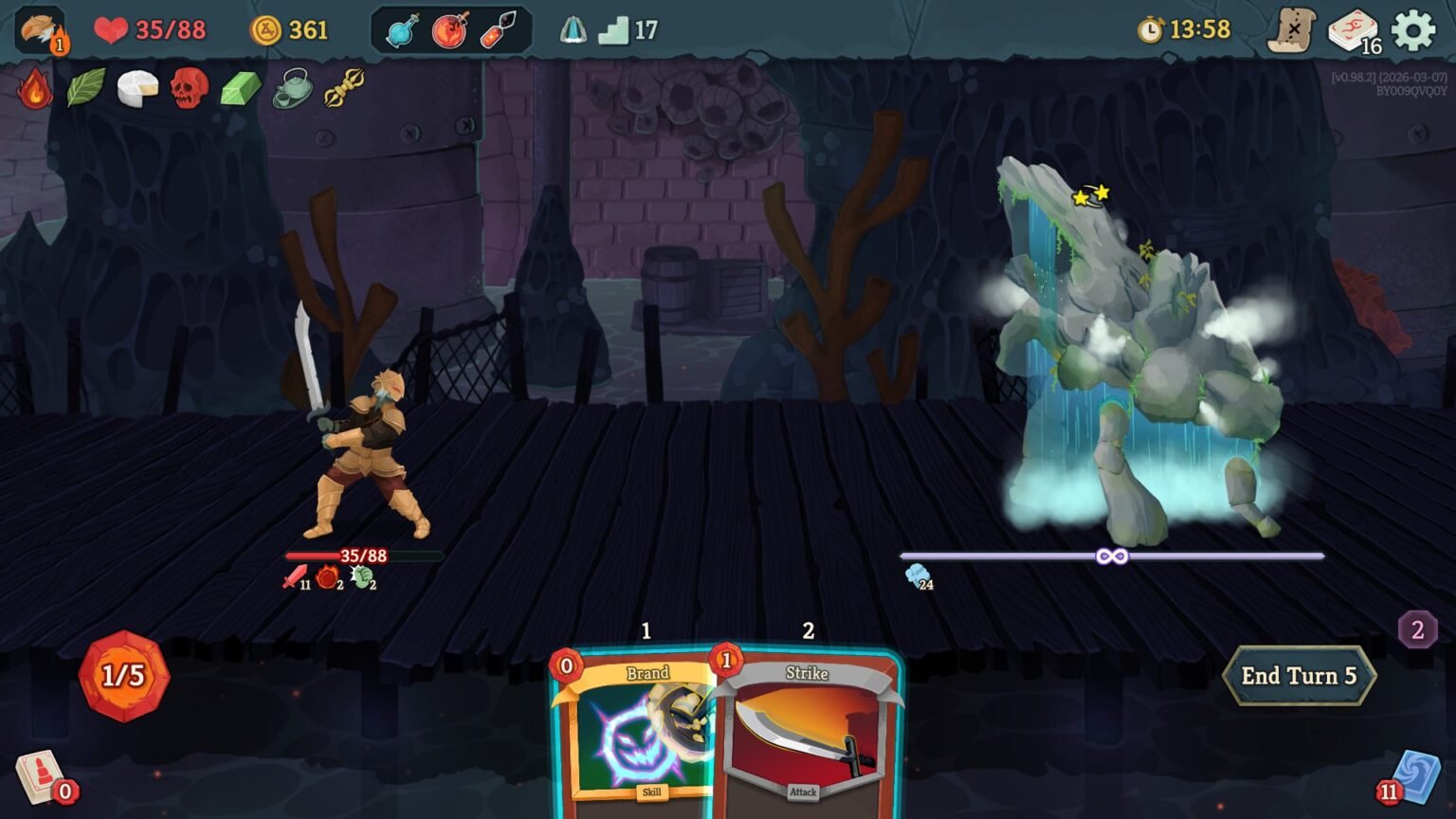This screenshot has height=819, width=1456.
Task: Select the fire potion slot
Action: click(447, 29)
